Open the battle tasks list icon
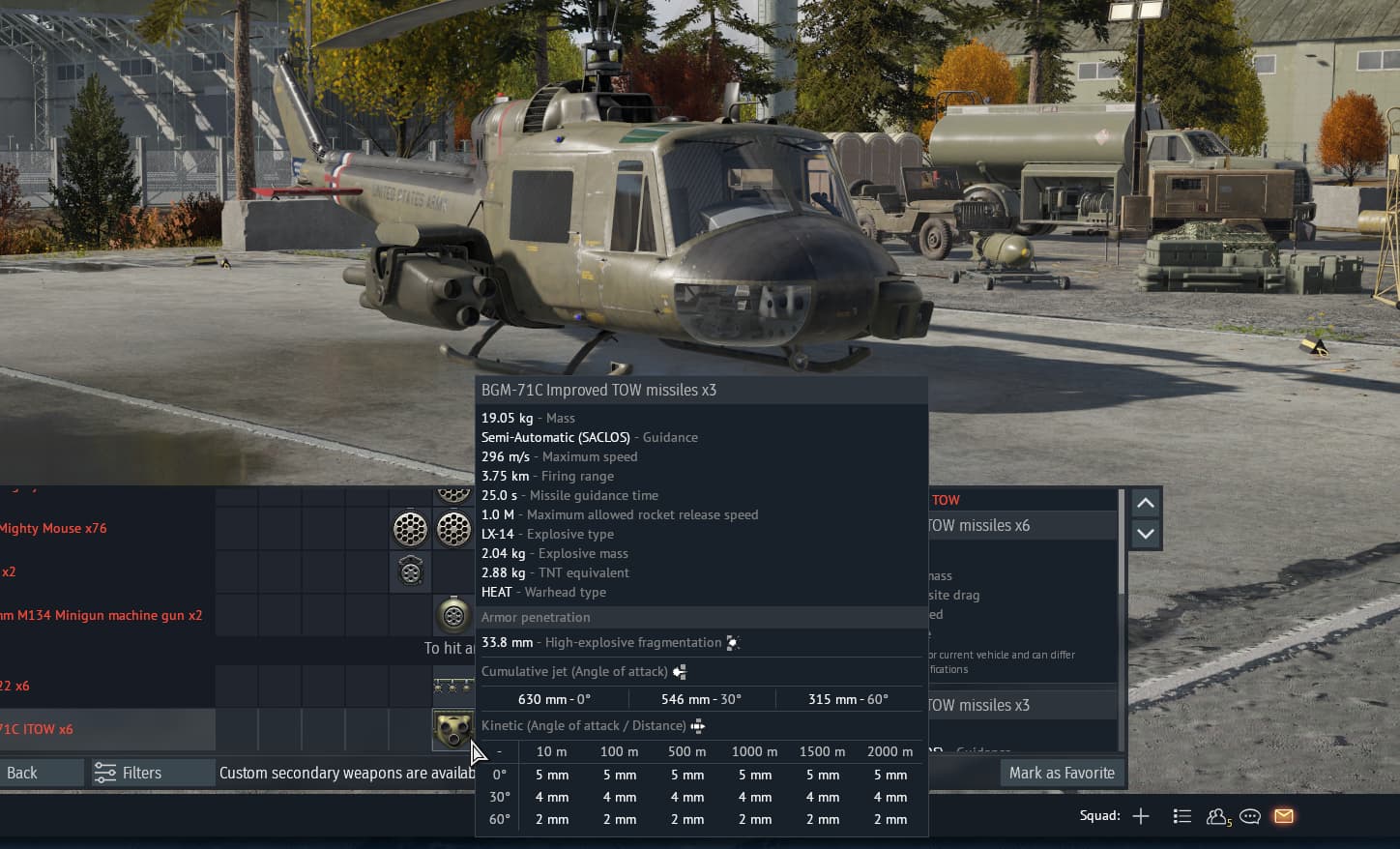This screenshot has width=1400, height=849. (1181, 816)
